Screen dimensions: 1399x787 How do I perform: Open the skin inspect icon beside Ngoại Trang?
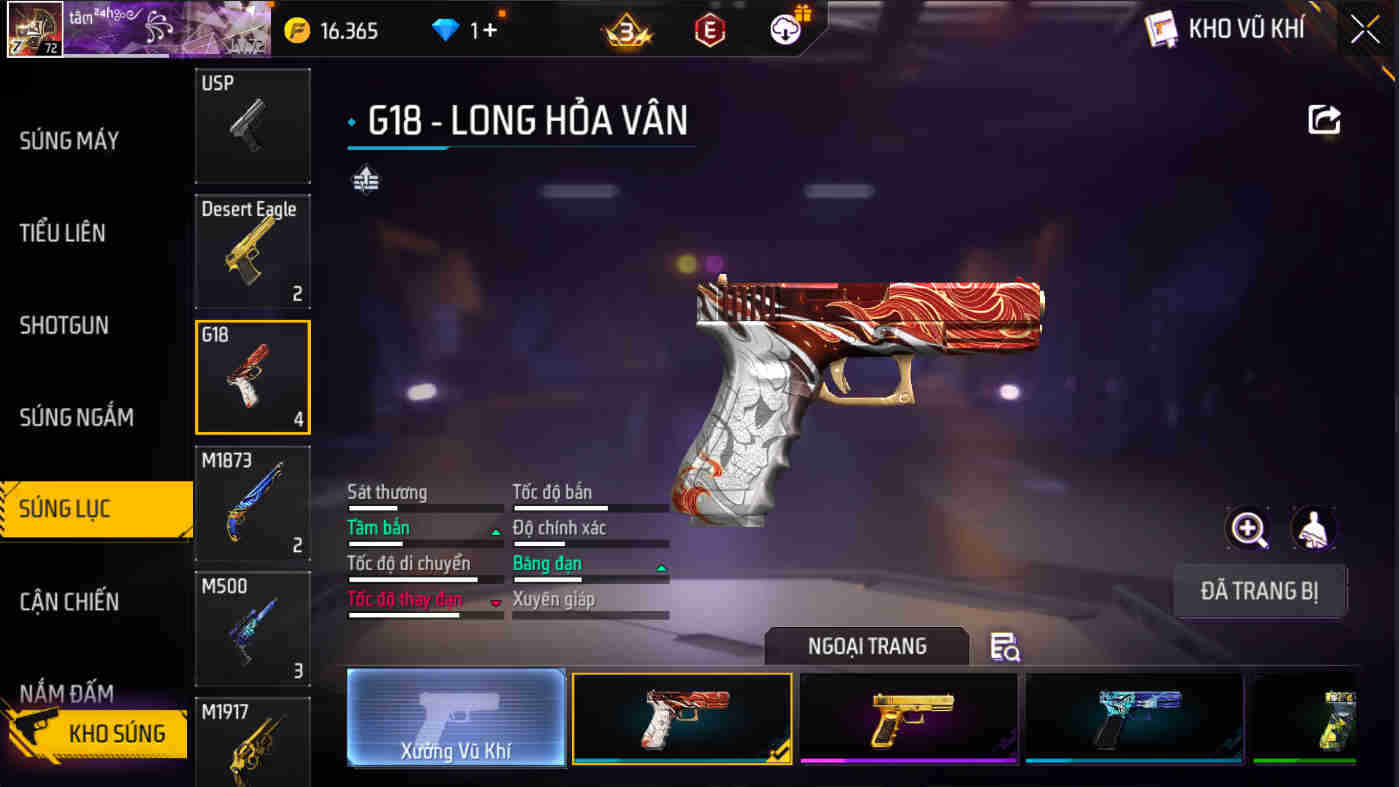point(1006,648)
